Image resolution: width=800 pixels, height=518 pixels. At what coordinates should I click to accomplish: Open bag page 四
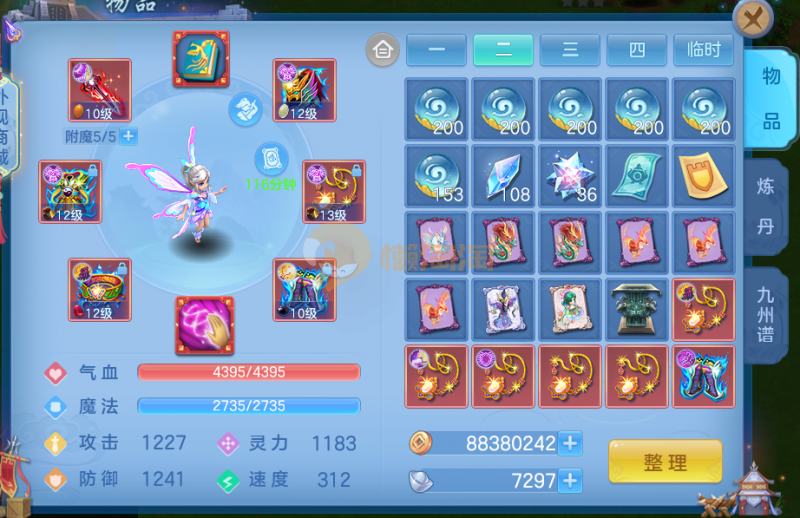tap(637, 50)
